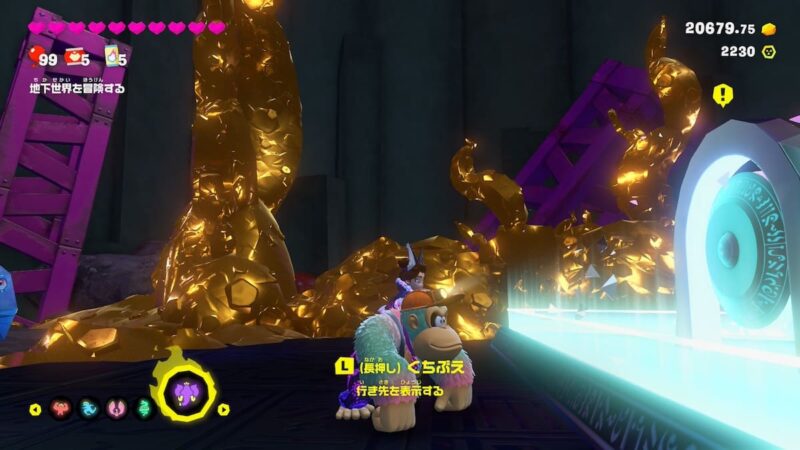Select the flame juice can item icon
The height and width of the screenshot is (450, 800).
pos(113,55)
